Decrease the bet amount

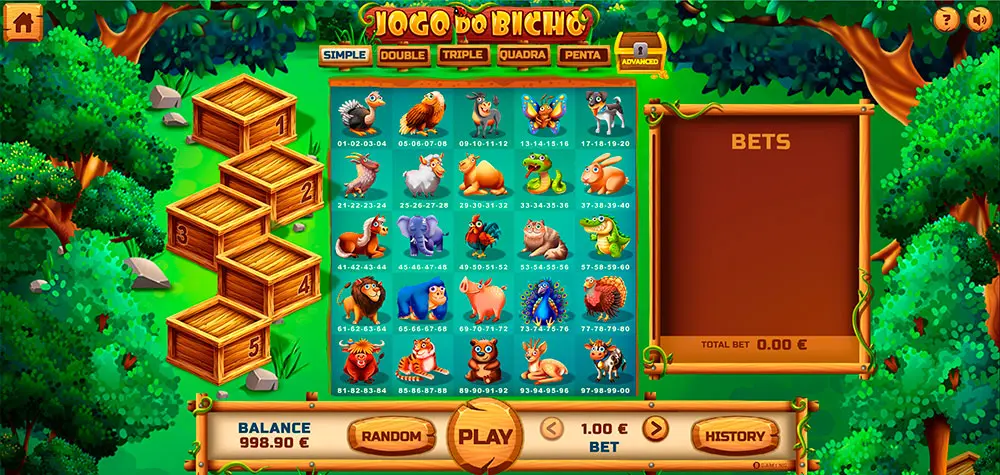pos(553,430)
